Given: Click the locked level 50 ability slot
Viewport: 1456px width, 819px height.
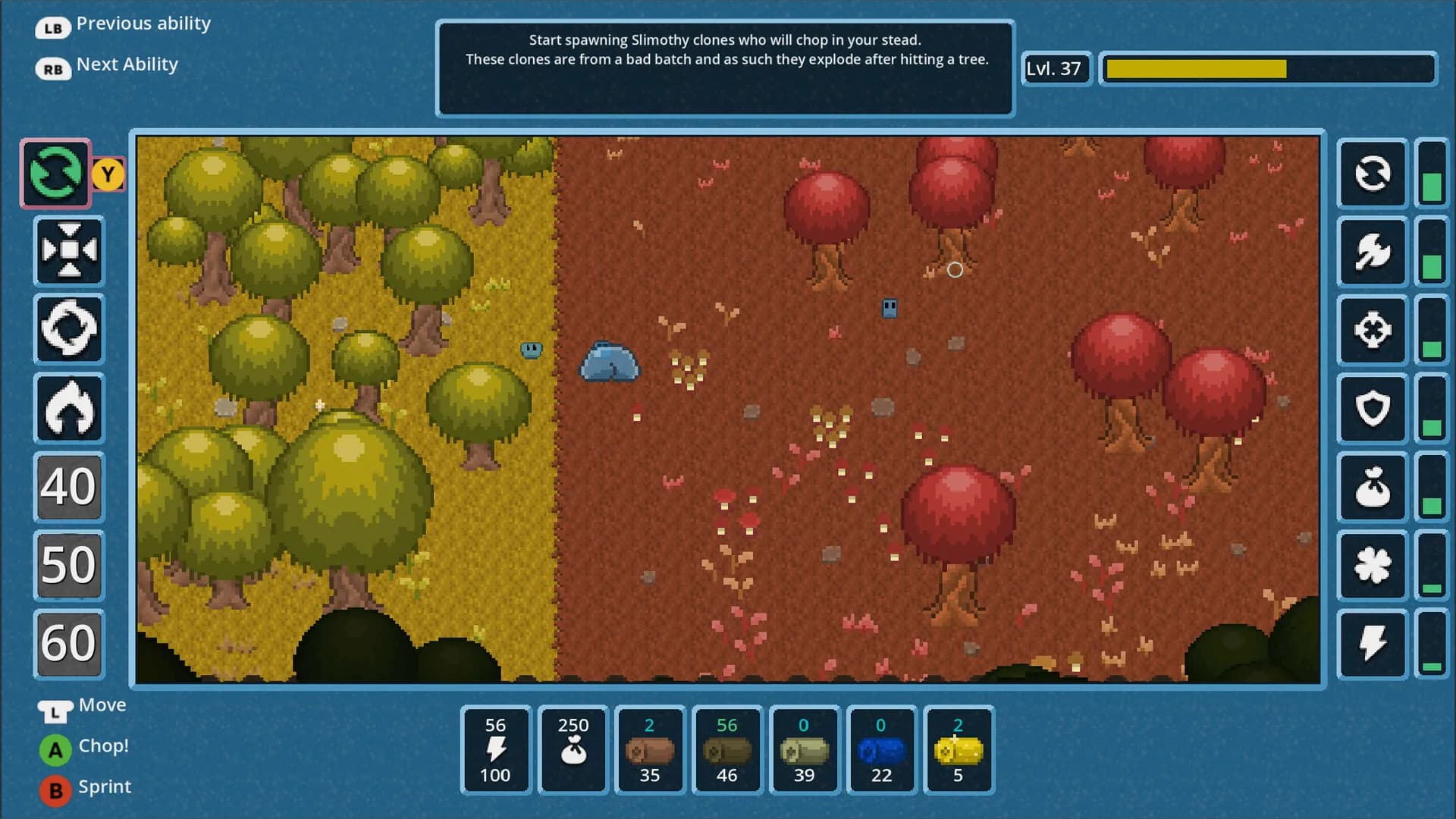Looking at the screenshot, I should click(69, 565).
